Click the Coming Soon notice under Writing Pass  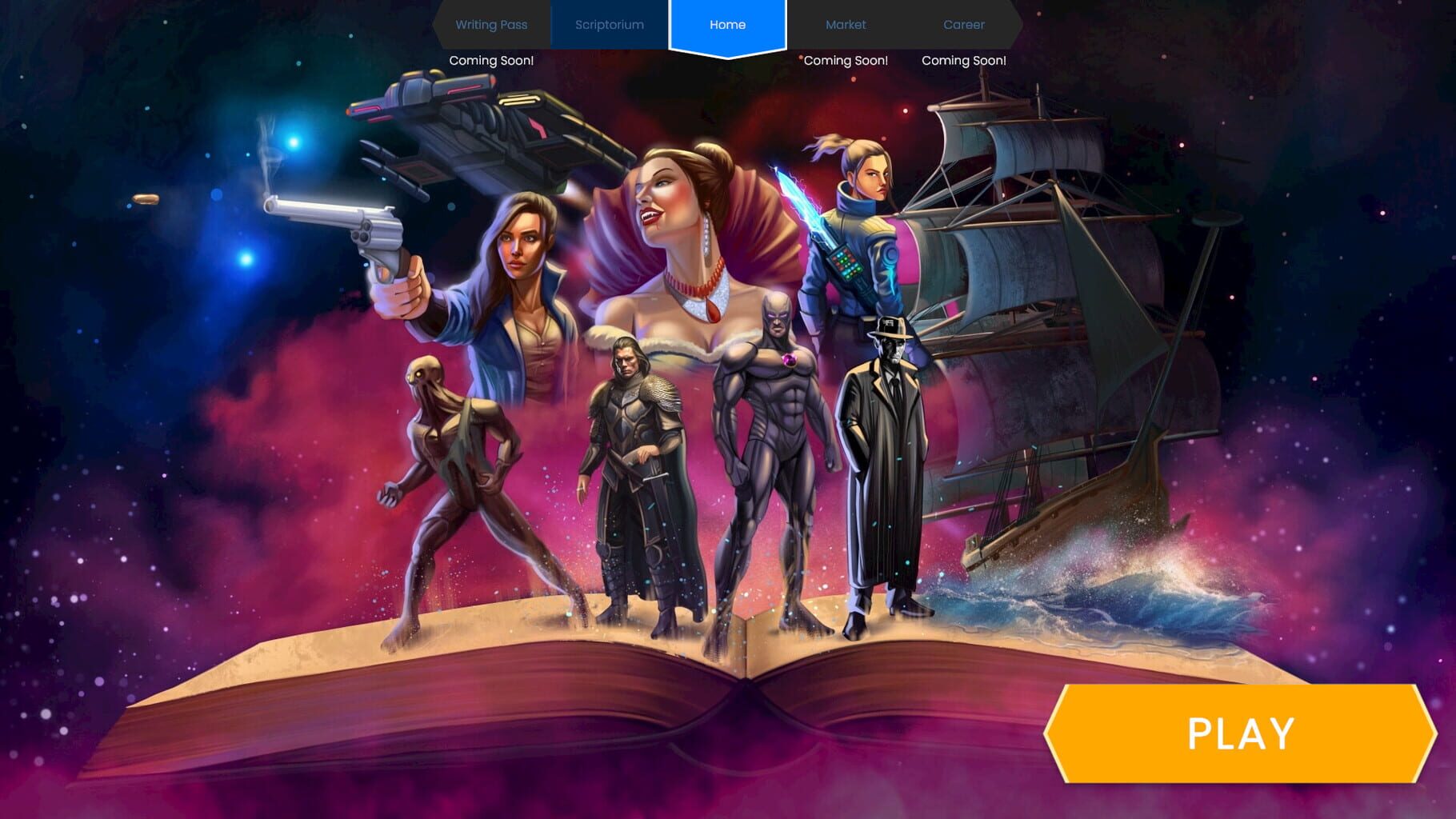[x=491, y=59]
